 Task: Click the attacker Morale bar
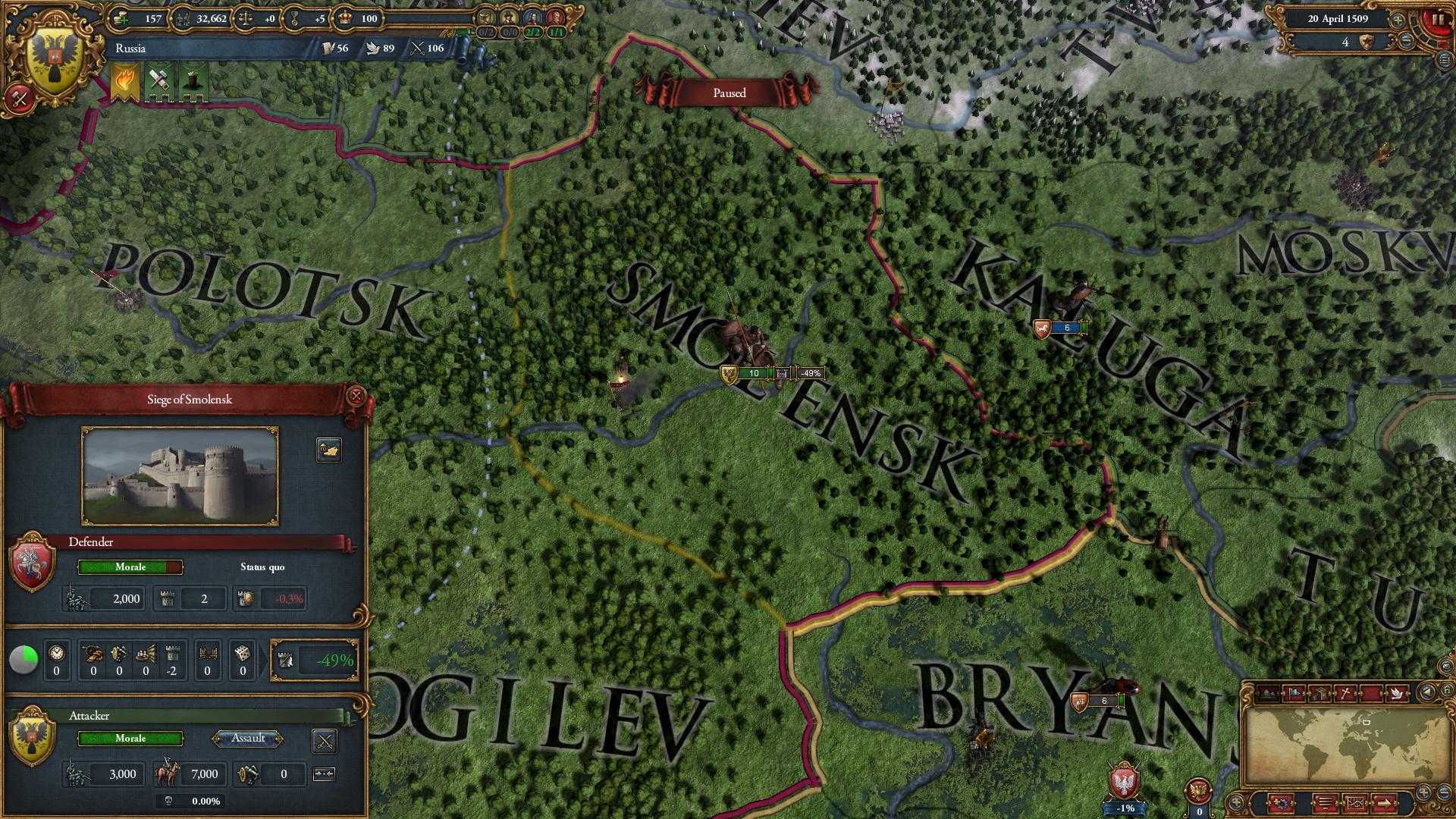click(129, 739)
